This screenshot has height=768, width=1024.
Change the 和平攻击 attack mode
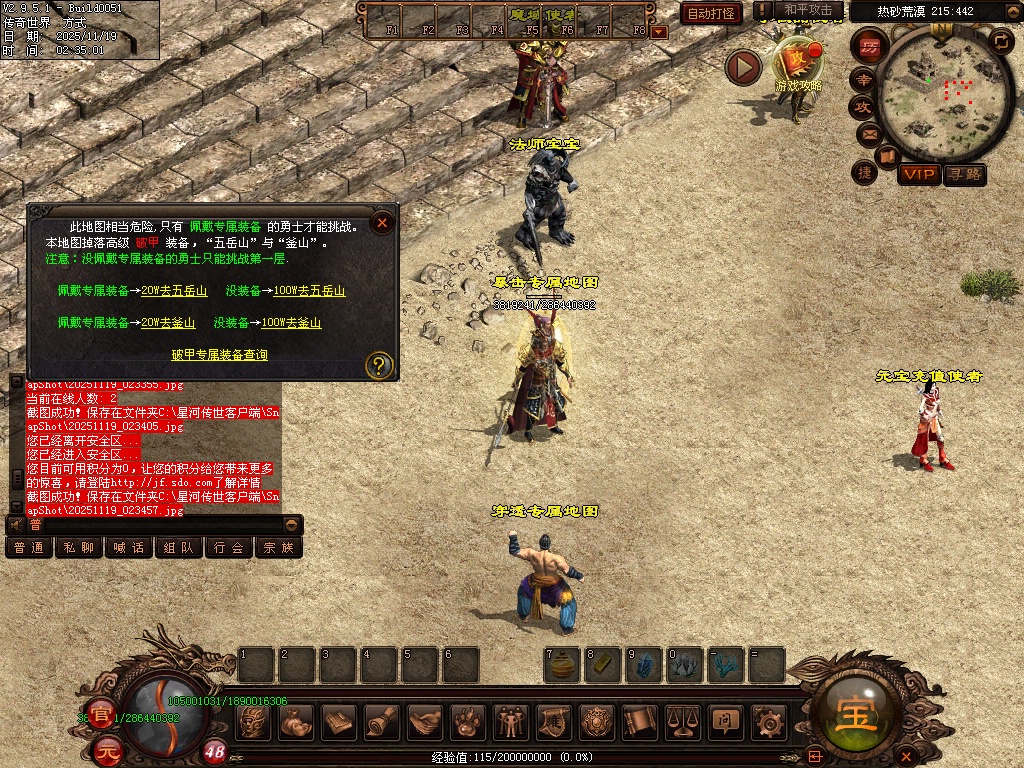pos(808,11)
